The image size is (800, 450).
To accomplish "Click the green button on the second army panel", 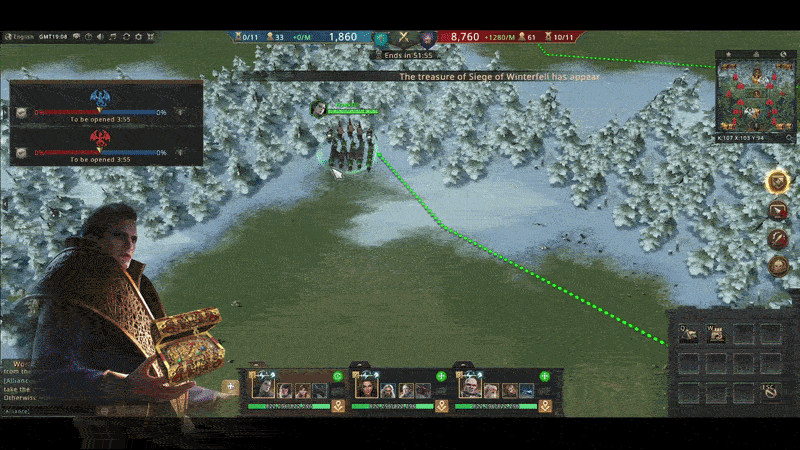I will pos(441,377).
